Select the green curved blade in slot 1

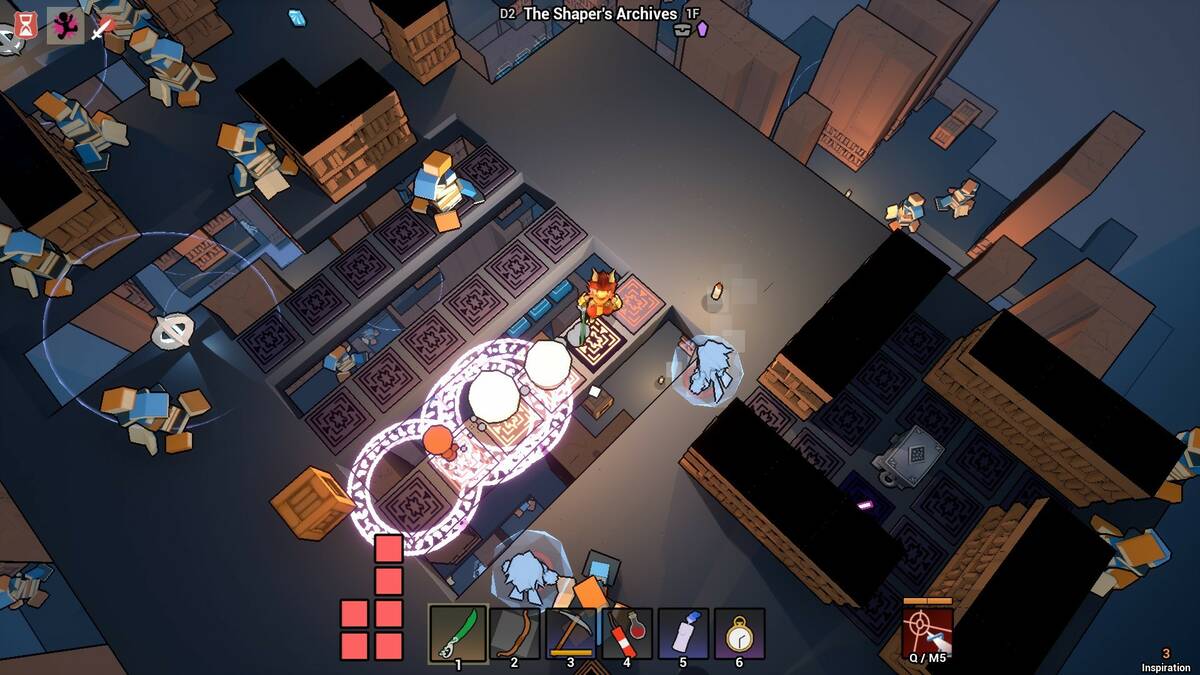coord(458,633)
